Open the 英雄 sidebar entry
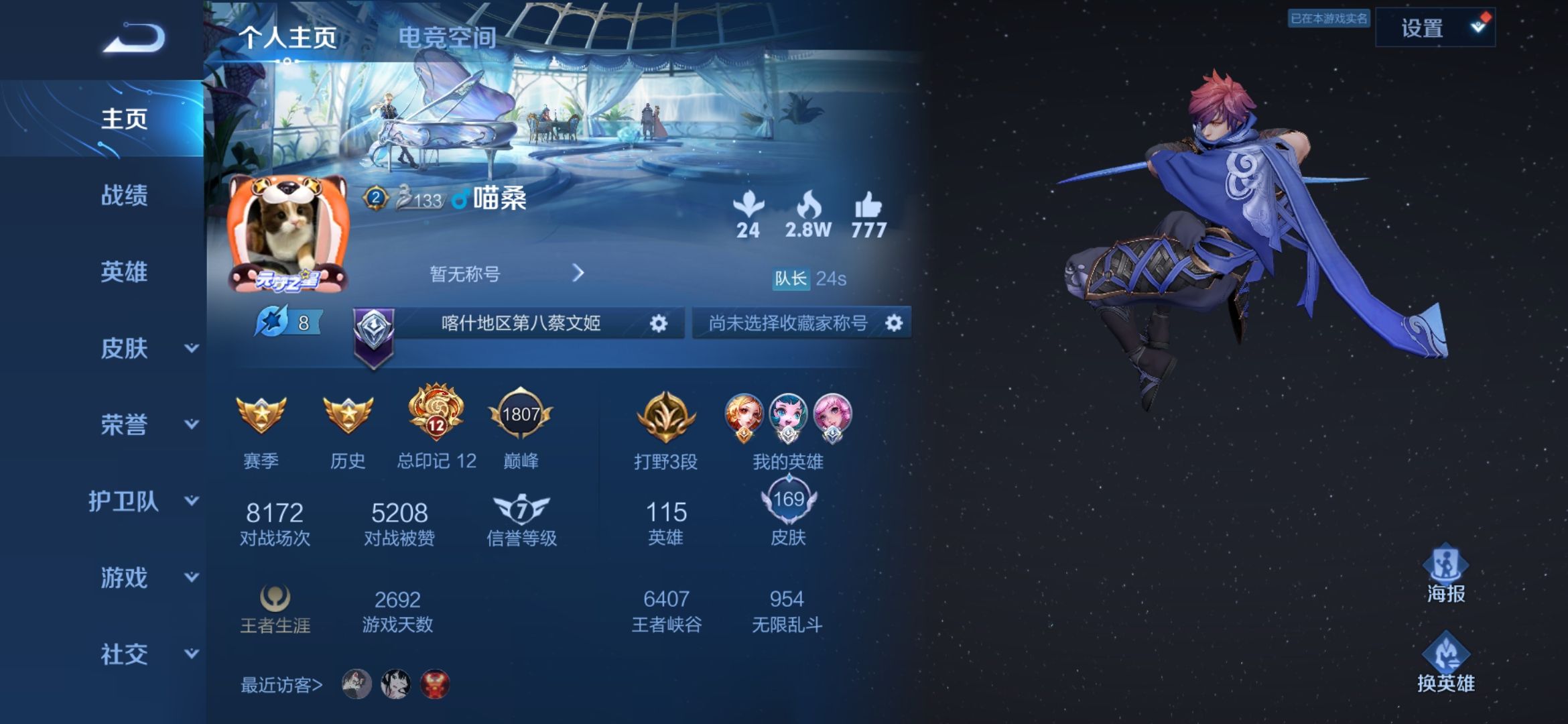This screenshot has height=724, width=1568. 124,271
